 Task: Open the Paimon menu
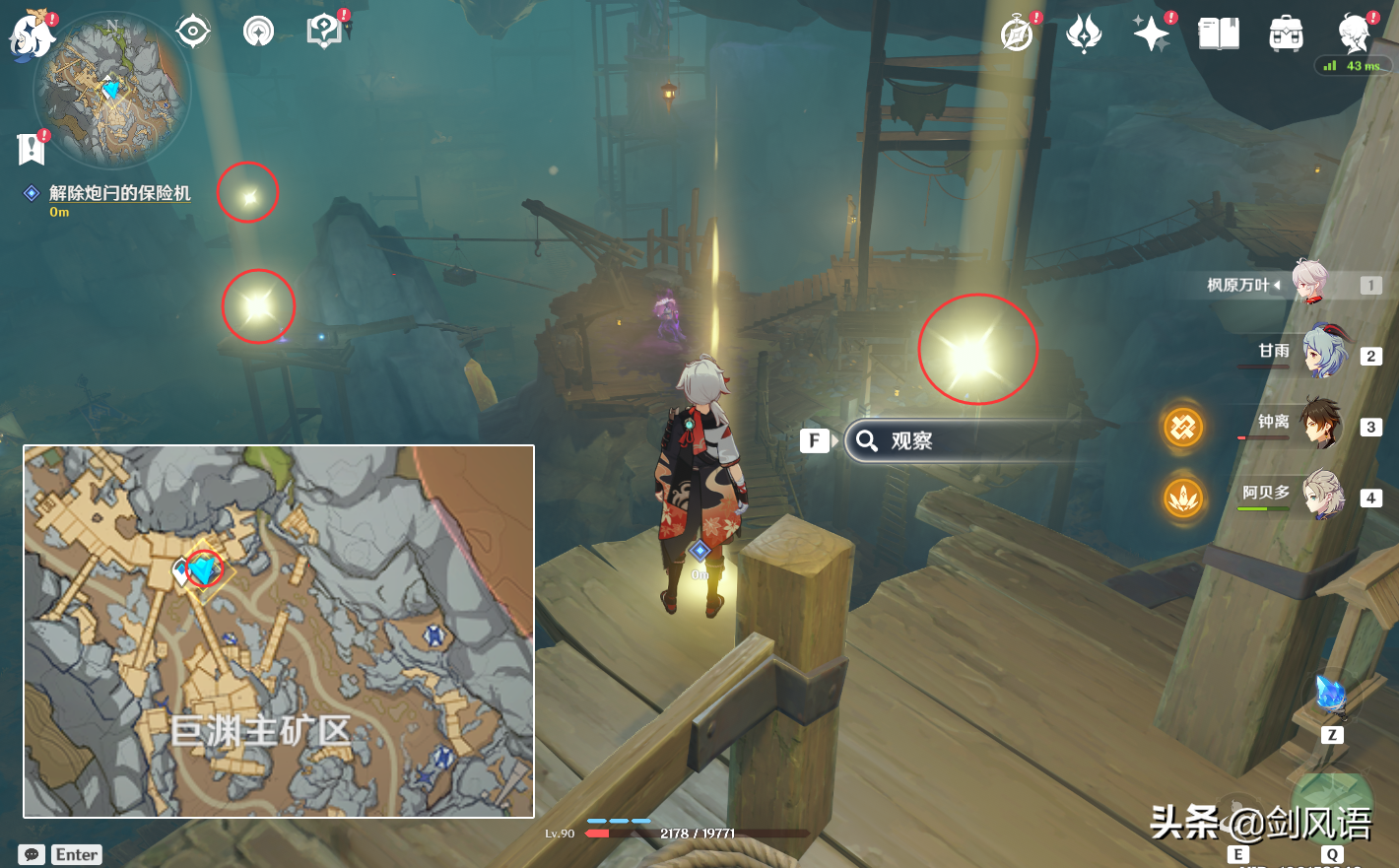[31, 37]
